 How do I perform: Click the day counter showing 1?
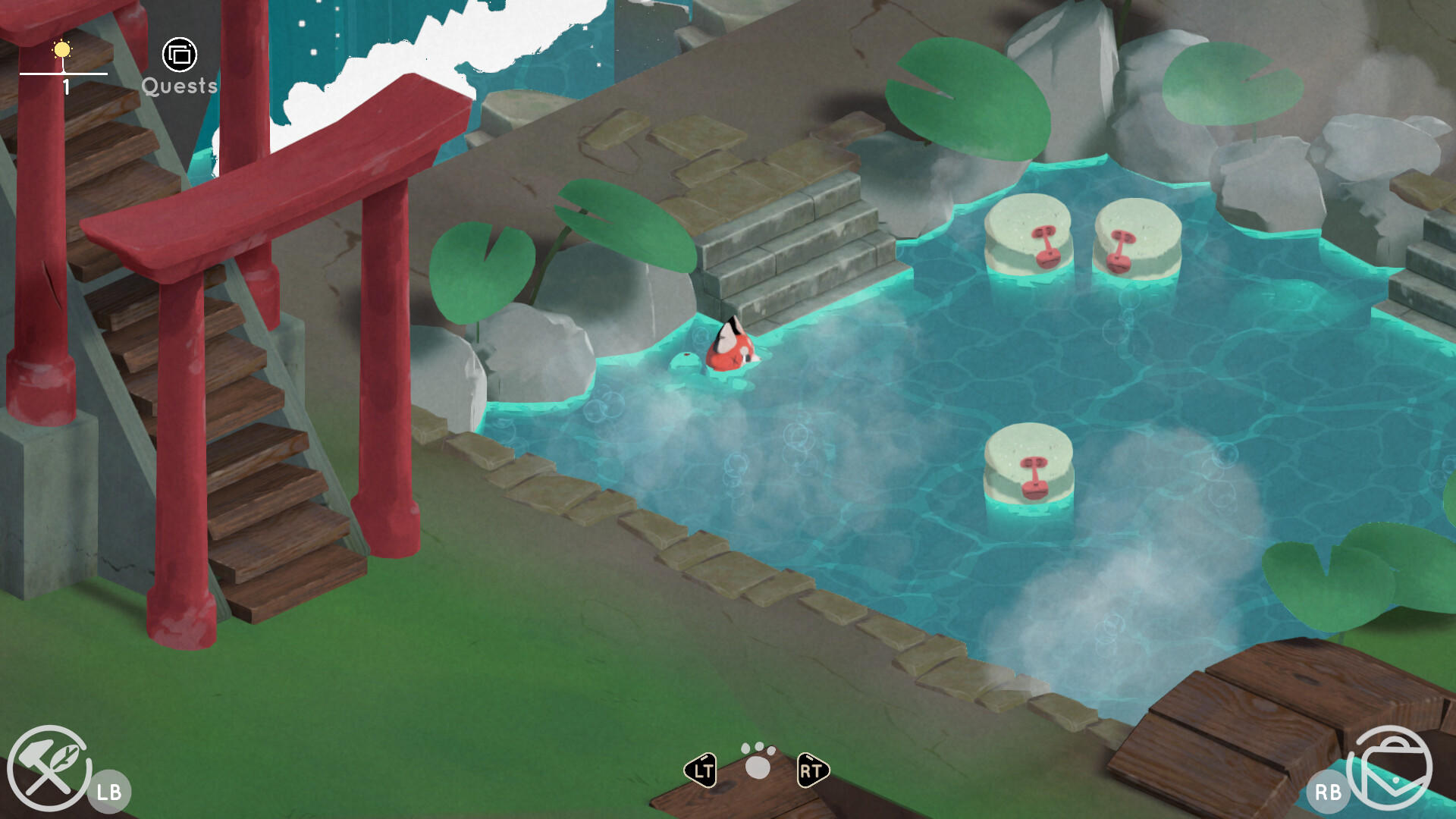pyautogui.click(x=65, y=86)
